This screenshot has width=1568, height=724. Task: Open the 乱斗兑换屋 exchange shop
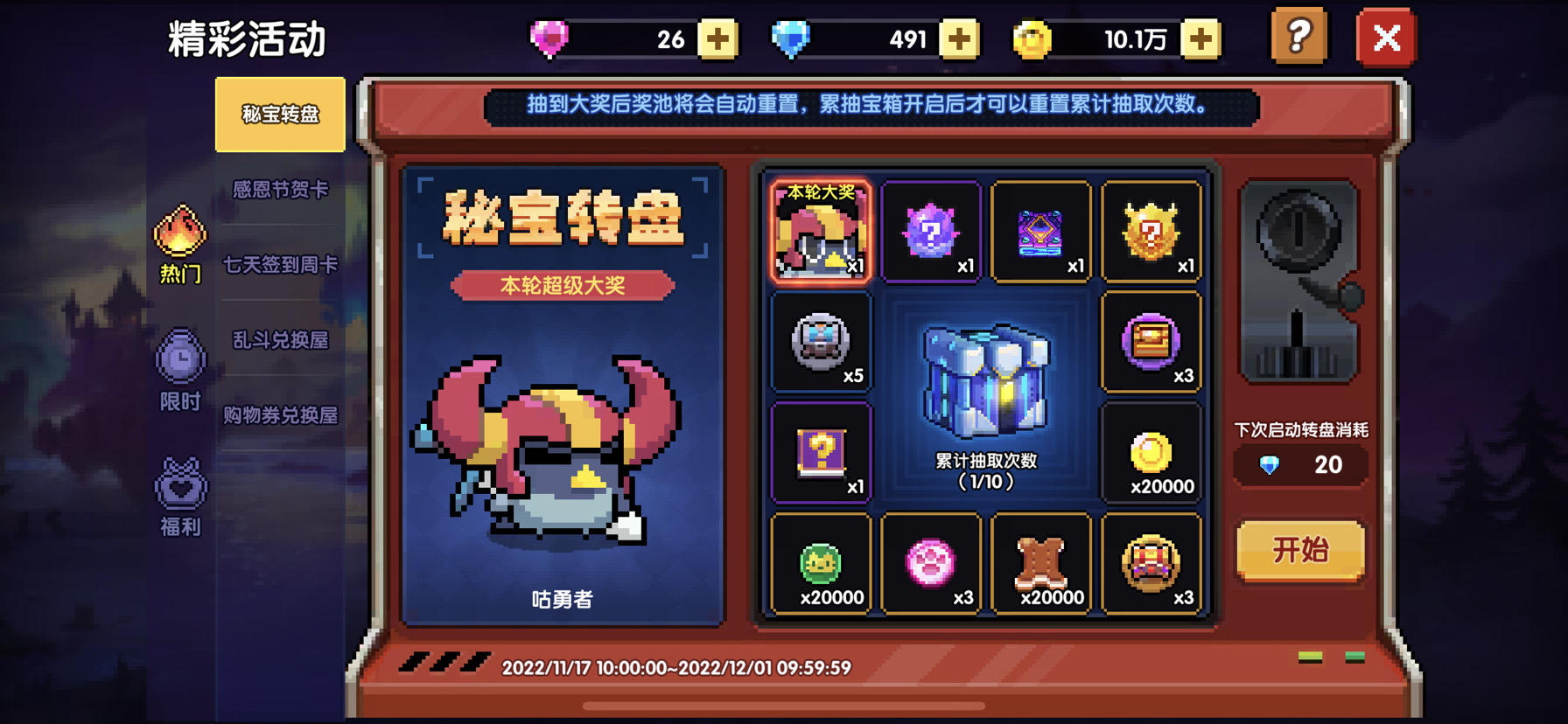pos(280,340)
